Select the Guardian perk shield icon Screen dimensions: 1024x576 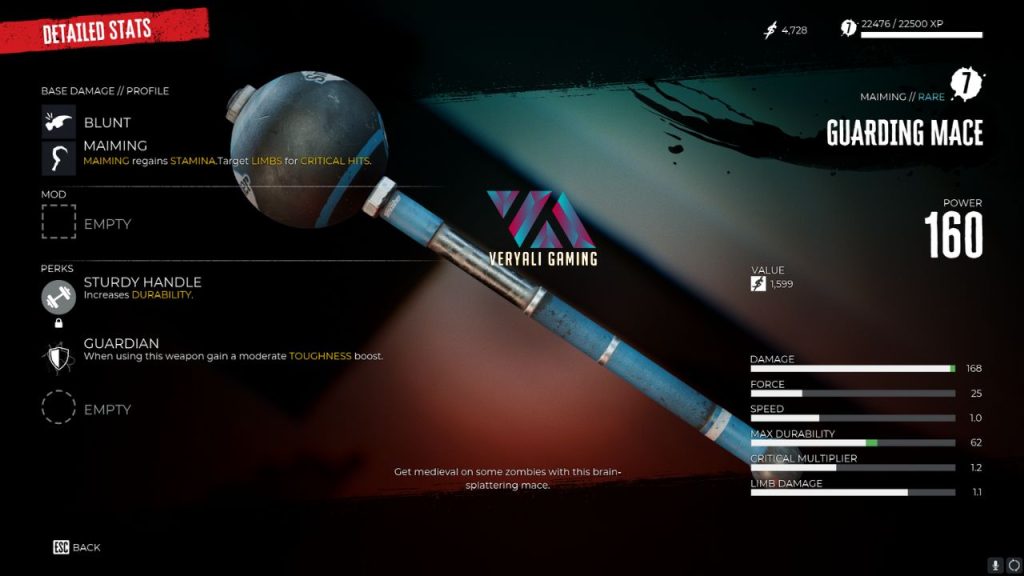coord(59,355)
